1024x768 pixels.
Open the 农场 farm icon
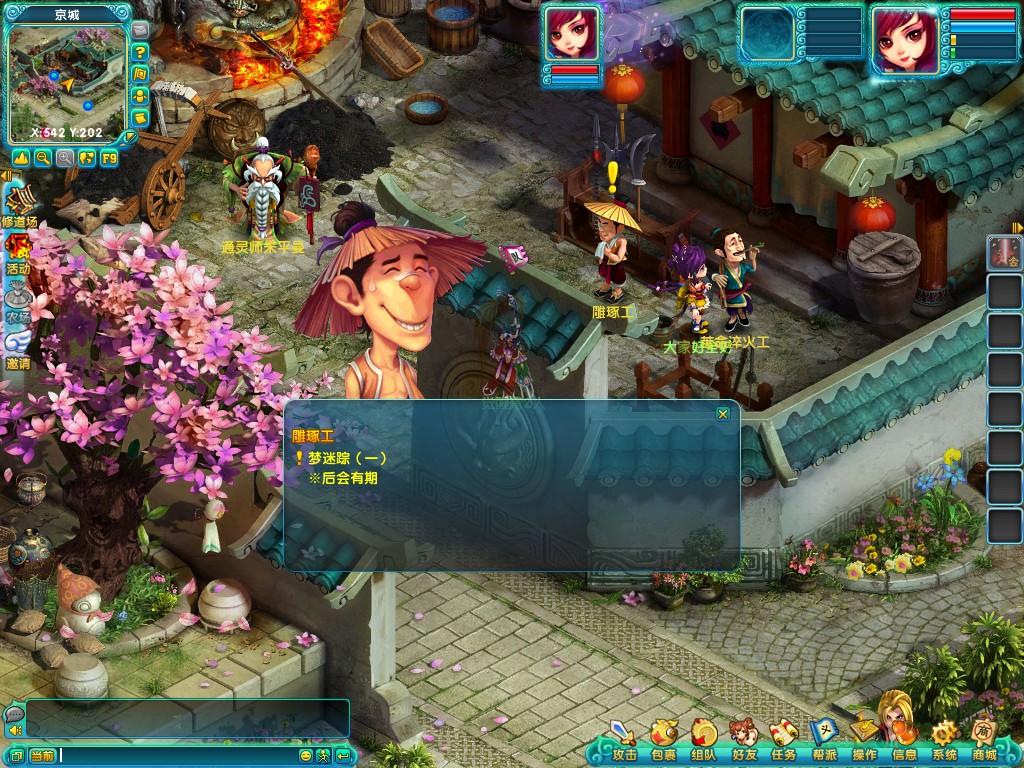click(18, 298)
